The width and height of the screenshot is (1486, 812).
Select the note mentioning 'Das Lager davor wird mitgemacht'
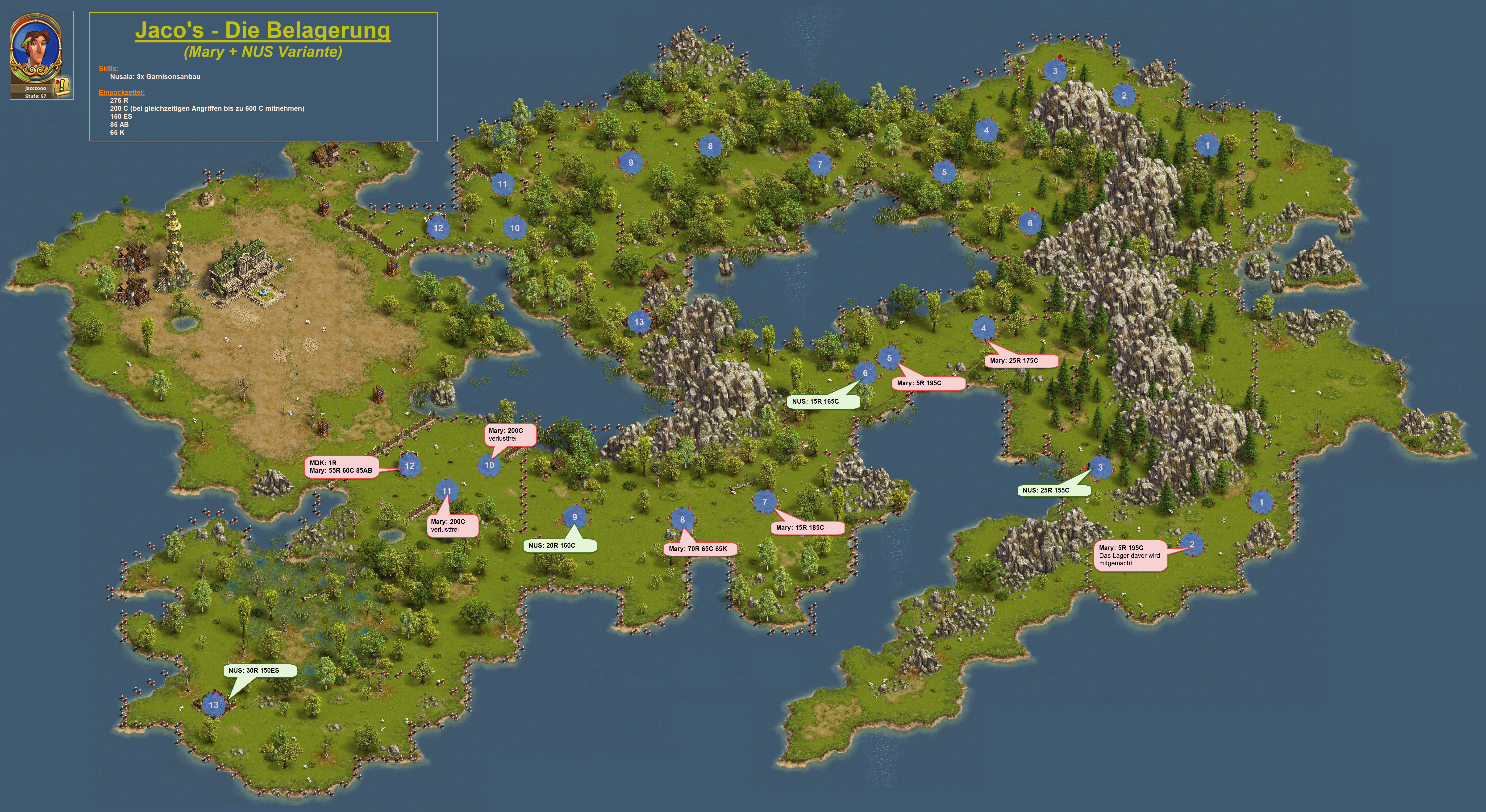pyautogui.click(x=1129, y=556)
